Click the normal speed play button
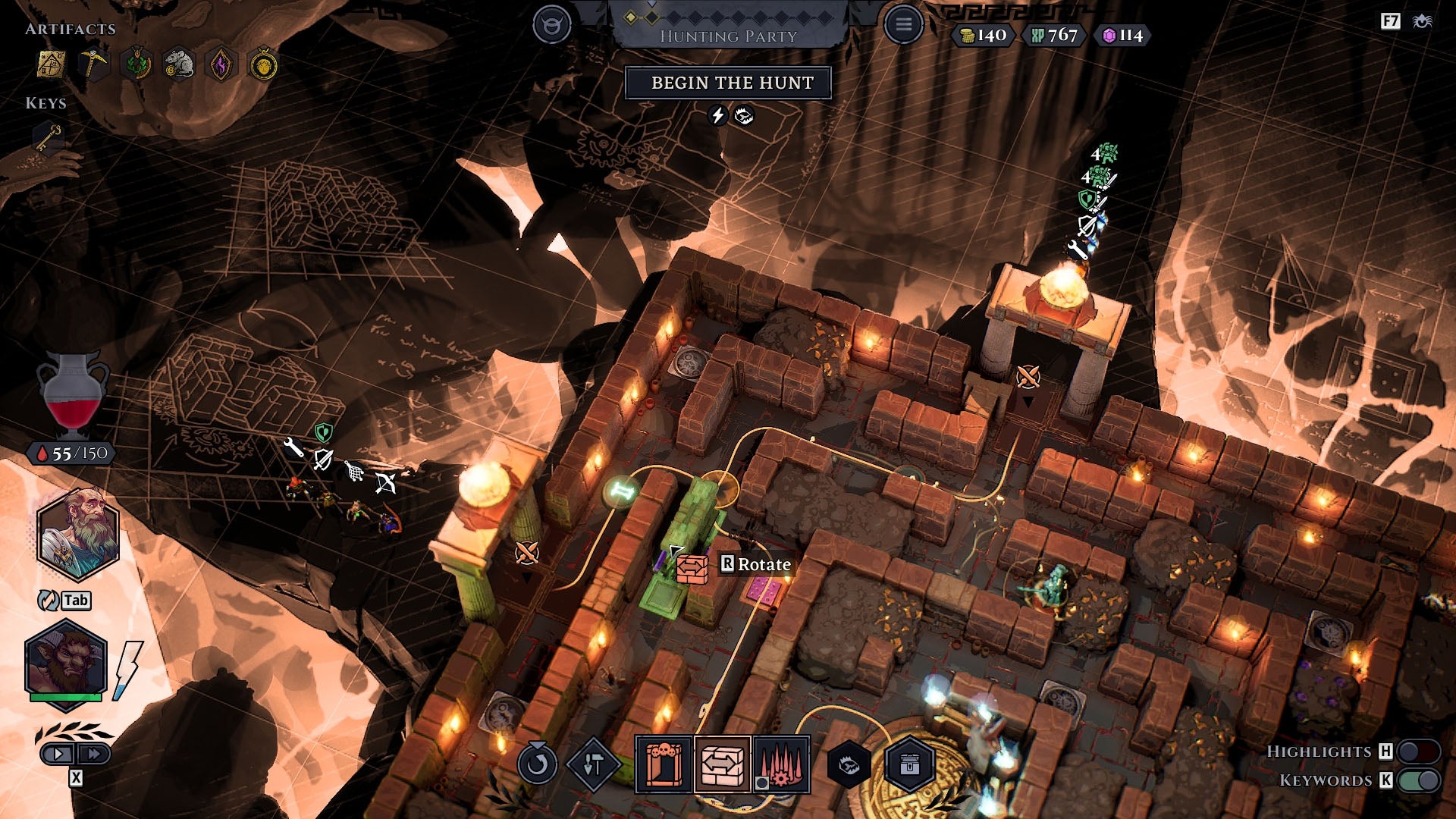 [x=58, y=754]
